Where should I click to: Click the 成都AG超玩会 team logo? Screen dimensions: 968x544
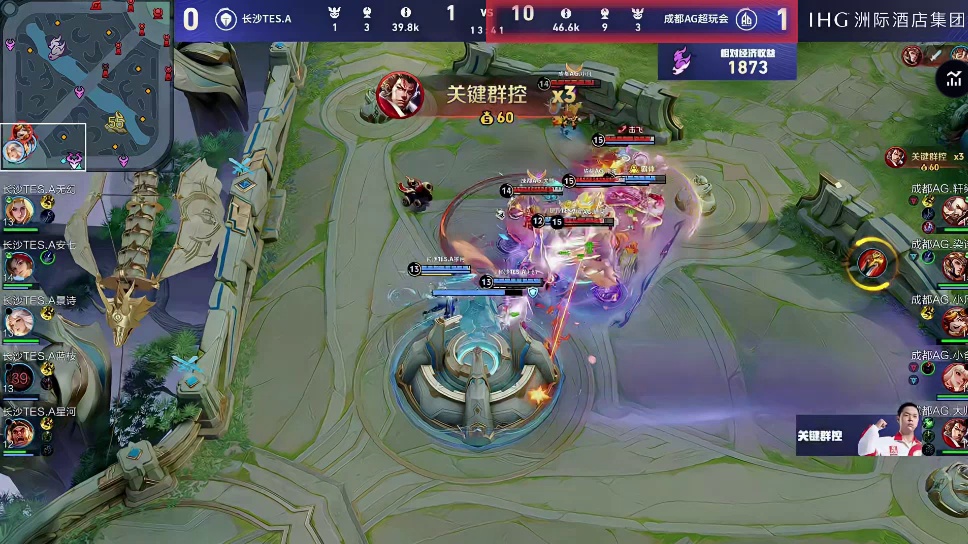click(746, 19)
